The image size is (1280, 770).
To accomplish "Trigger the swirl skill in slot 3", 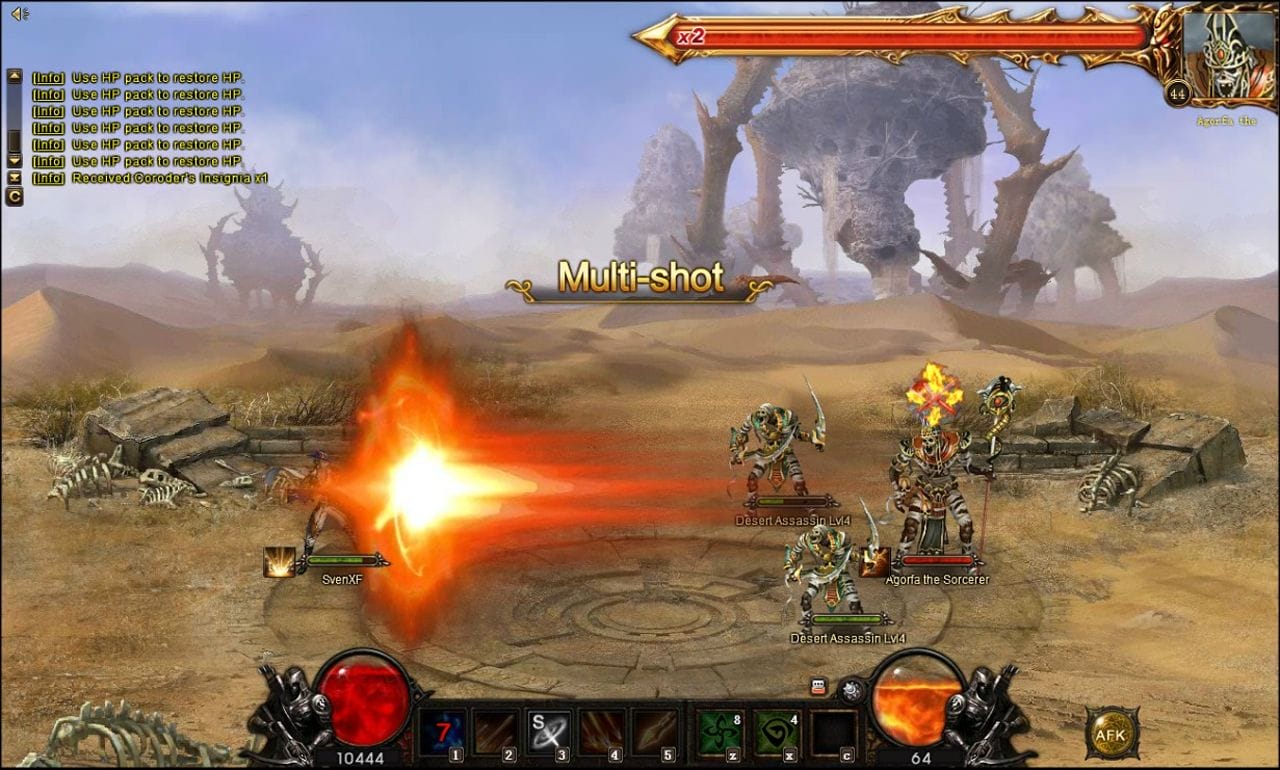I will (x=548, y=733).
